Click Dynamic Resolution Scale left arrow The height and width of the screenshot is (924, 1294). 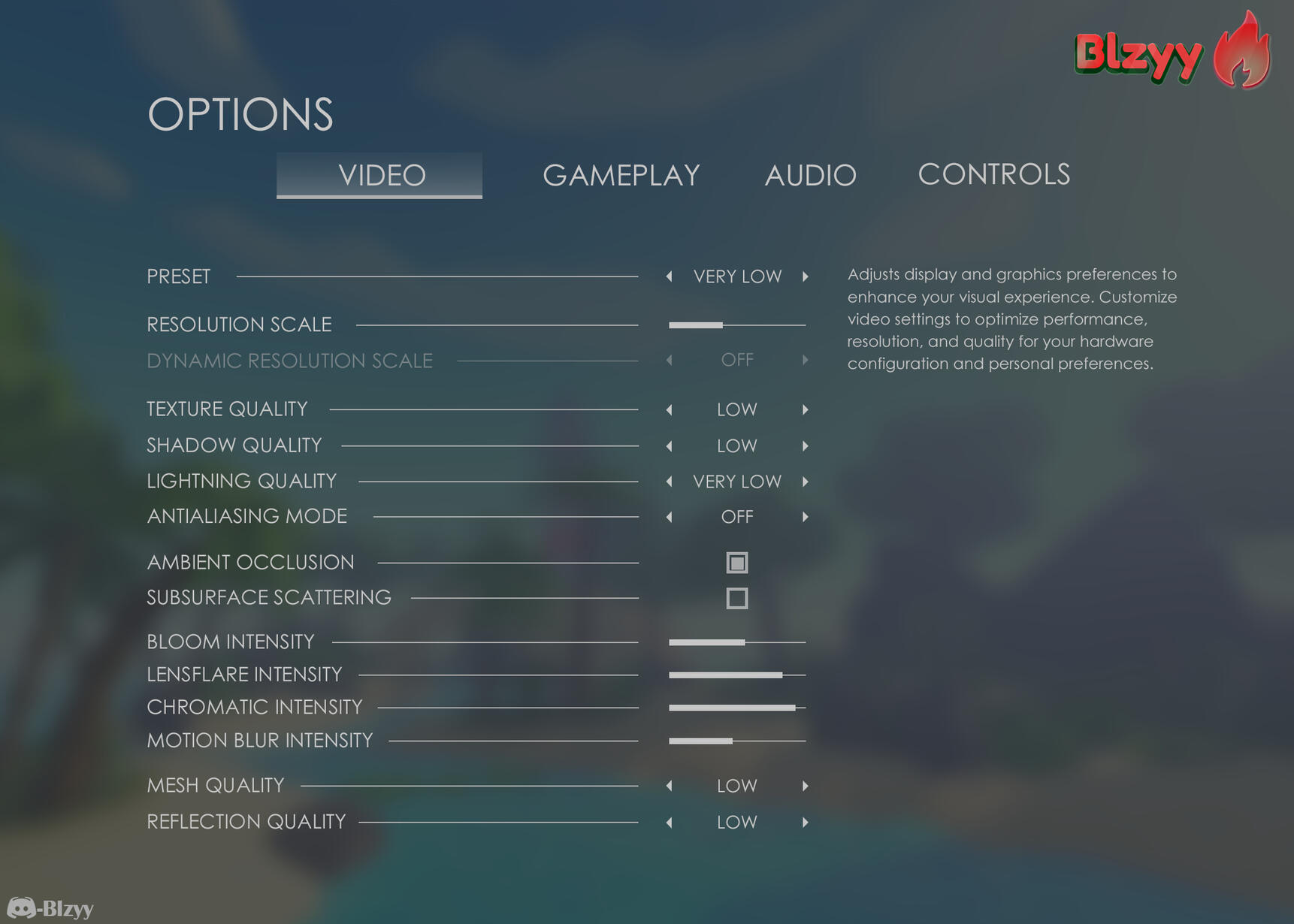coord(669,361)
